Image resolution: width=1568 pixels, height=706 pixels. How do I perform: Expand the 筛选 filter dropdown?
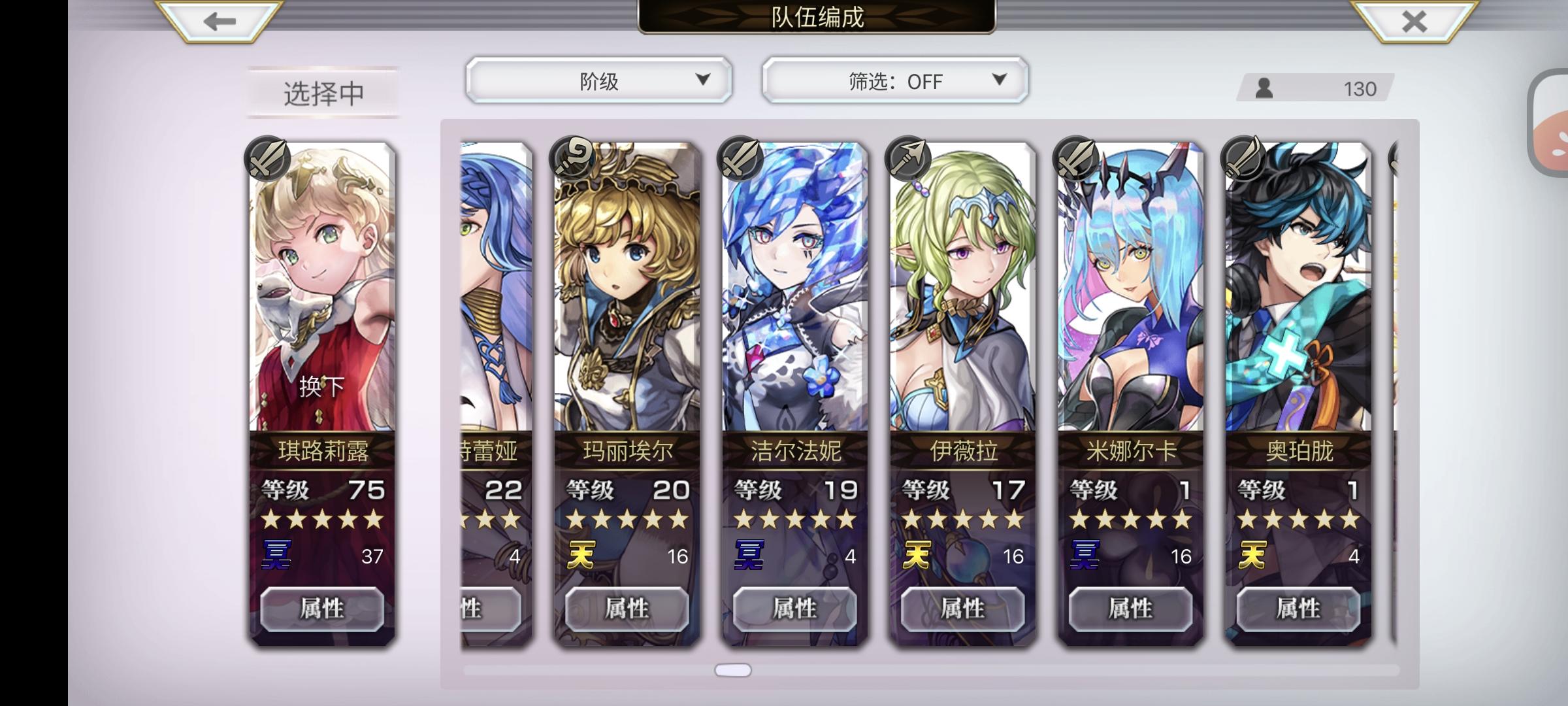tap(894, 81)
